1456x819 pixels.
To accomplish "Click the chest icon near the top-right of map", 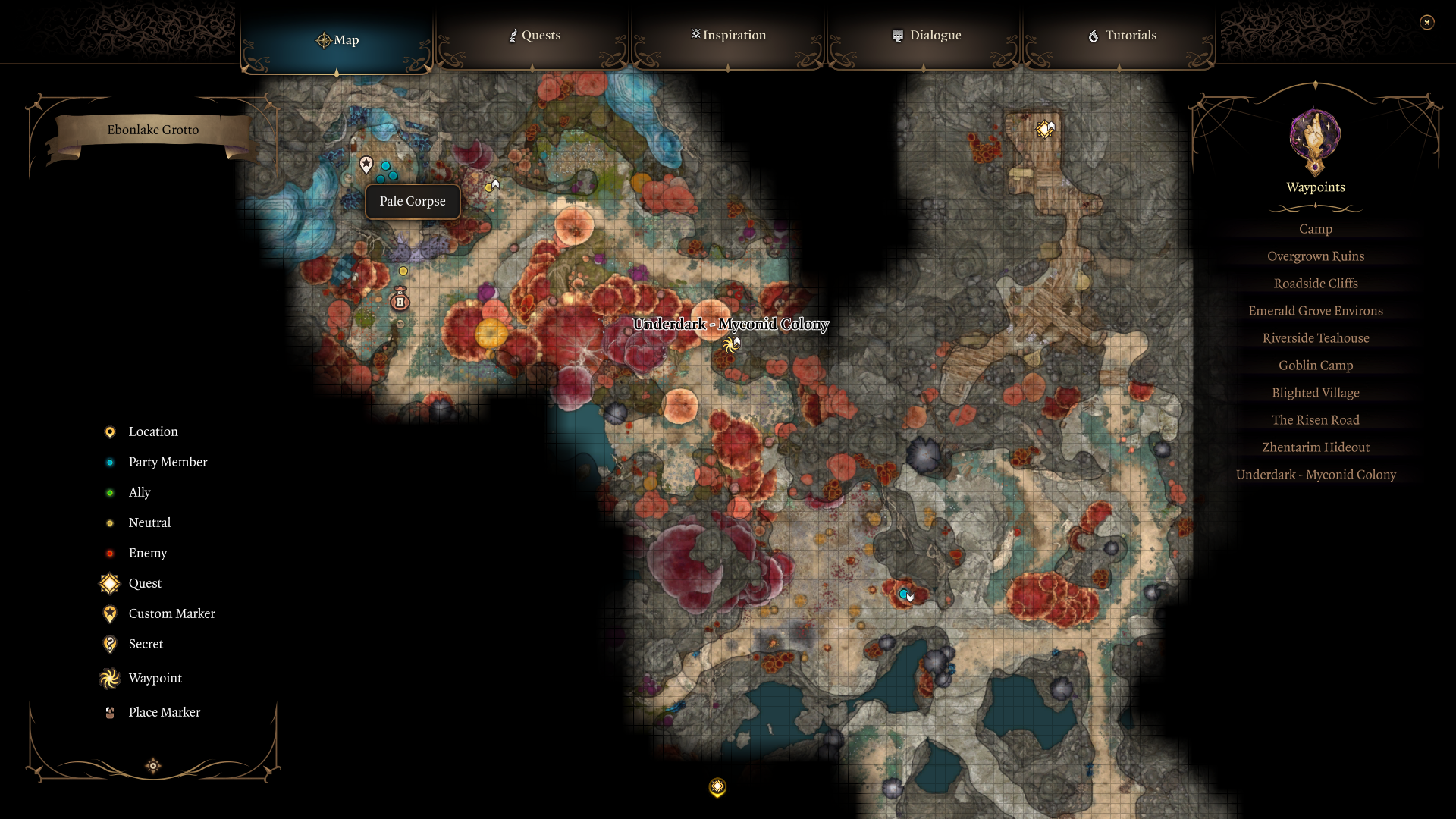I will [1046, 128].
